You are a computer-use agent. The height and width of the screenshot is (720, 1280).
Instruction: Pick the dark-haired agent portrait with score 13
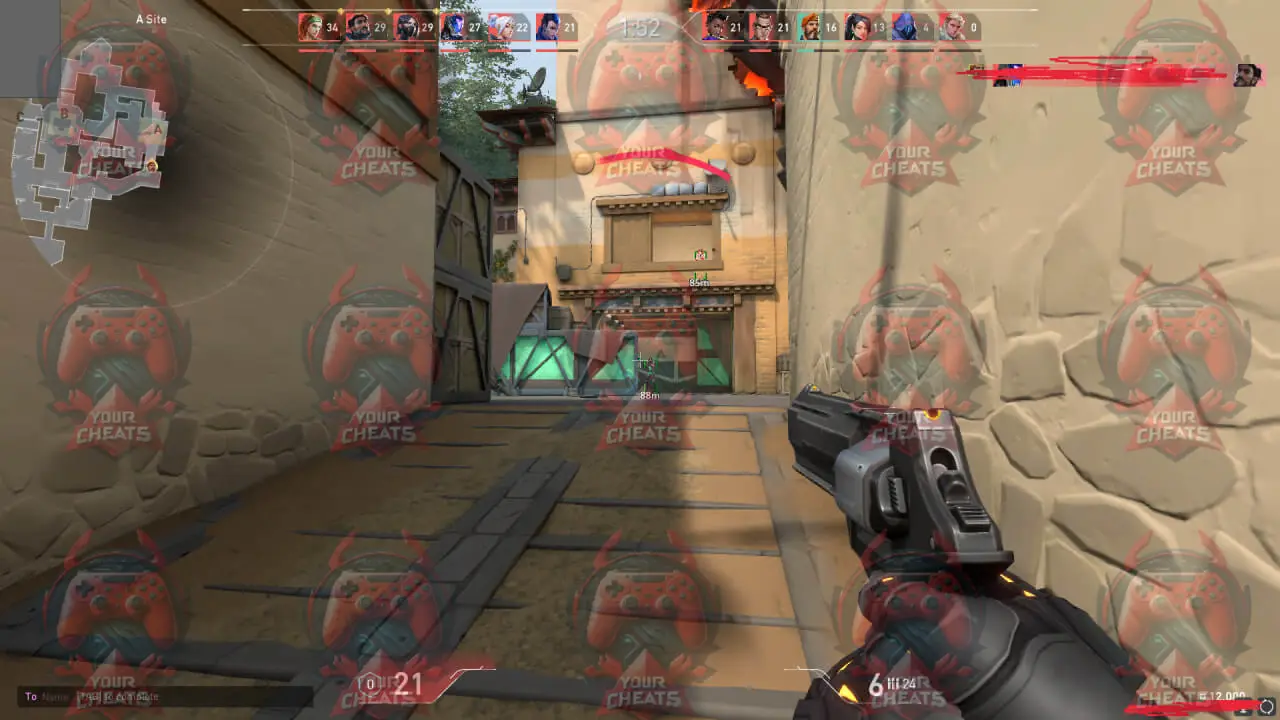tap(857, 27)
